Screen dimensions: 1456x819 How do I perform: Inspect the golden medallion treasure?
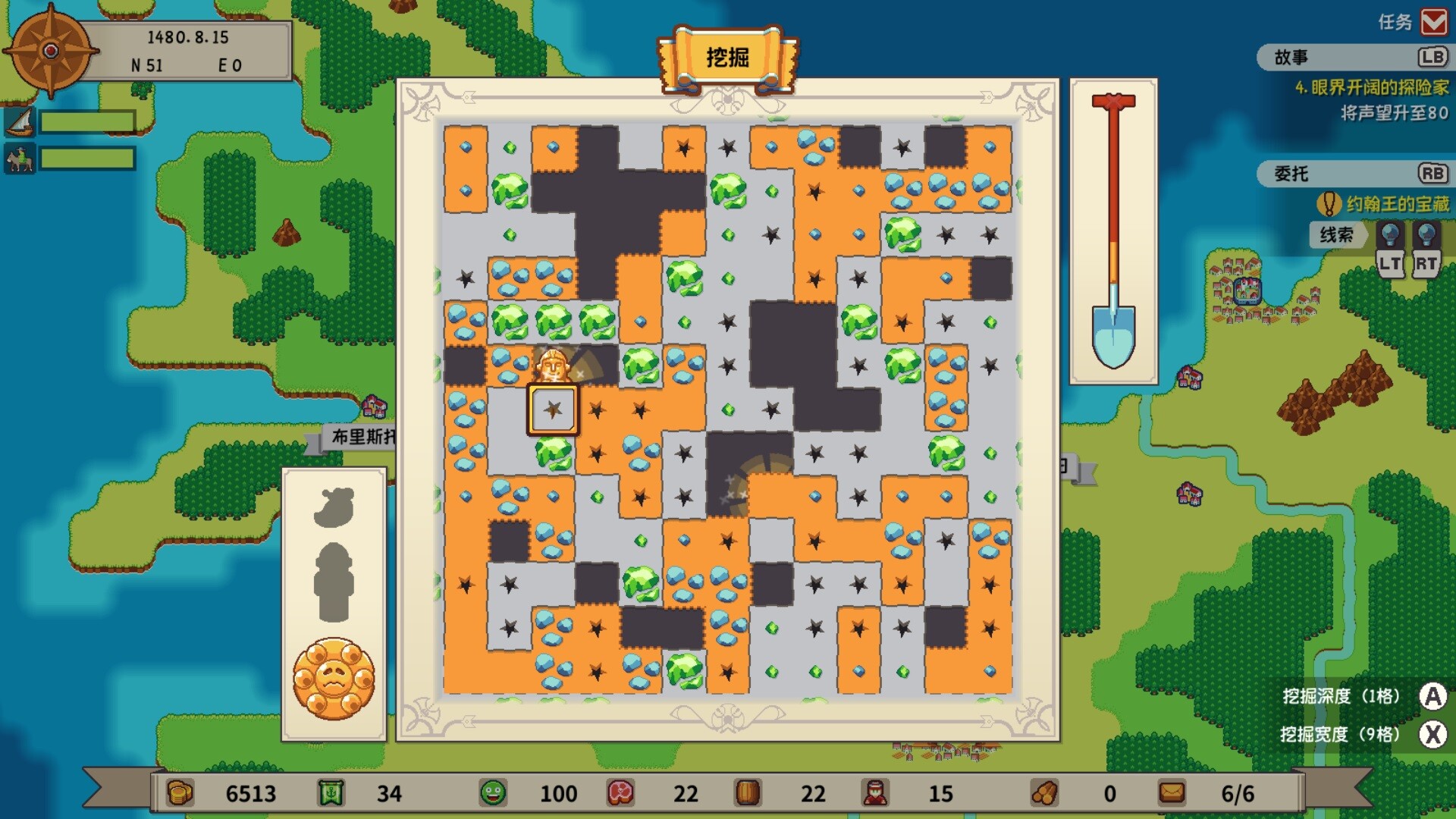click(334, 679)
